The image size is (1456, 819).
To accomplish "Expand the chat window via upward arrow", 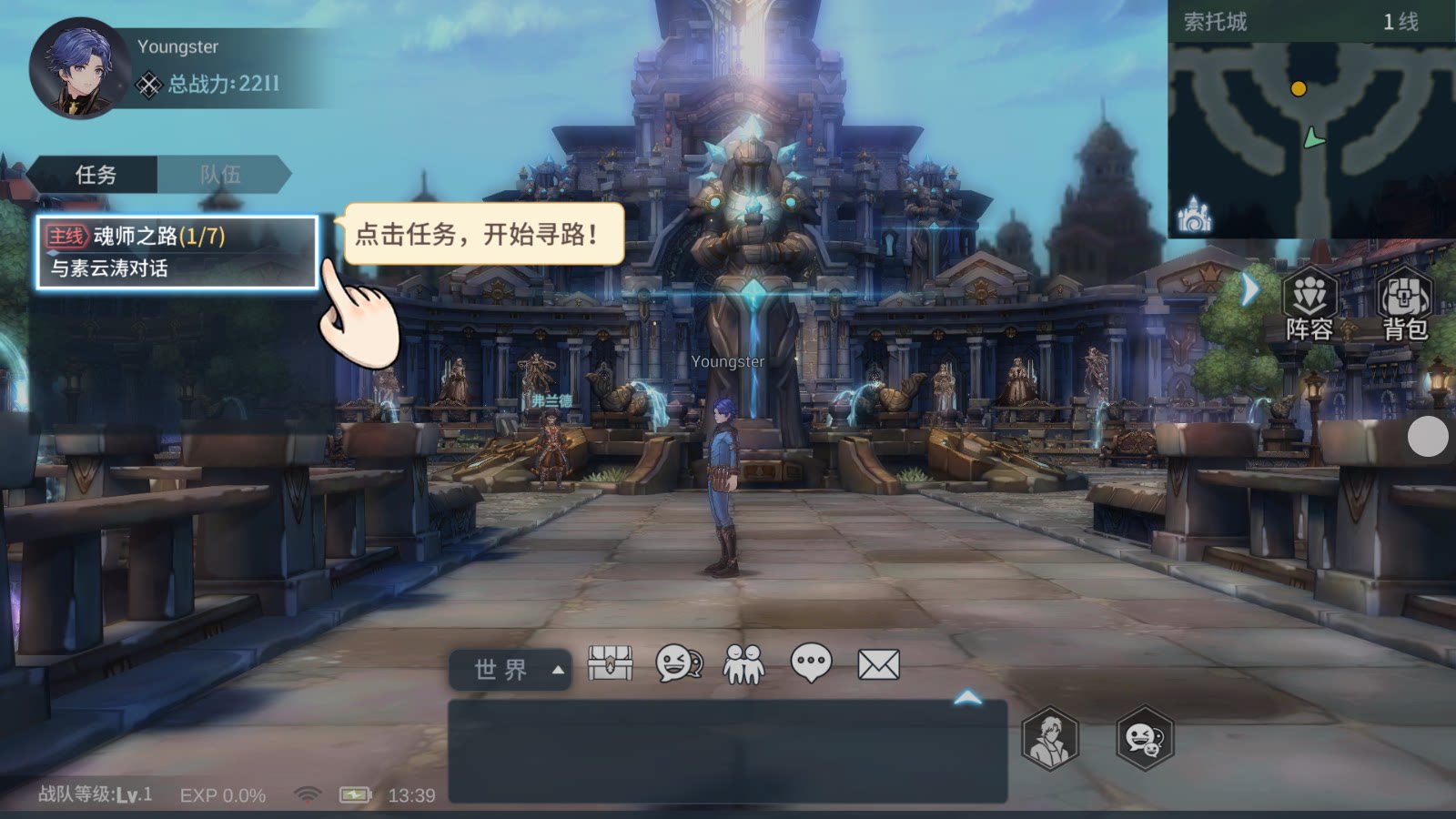I will click(967, 698).
